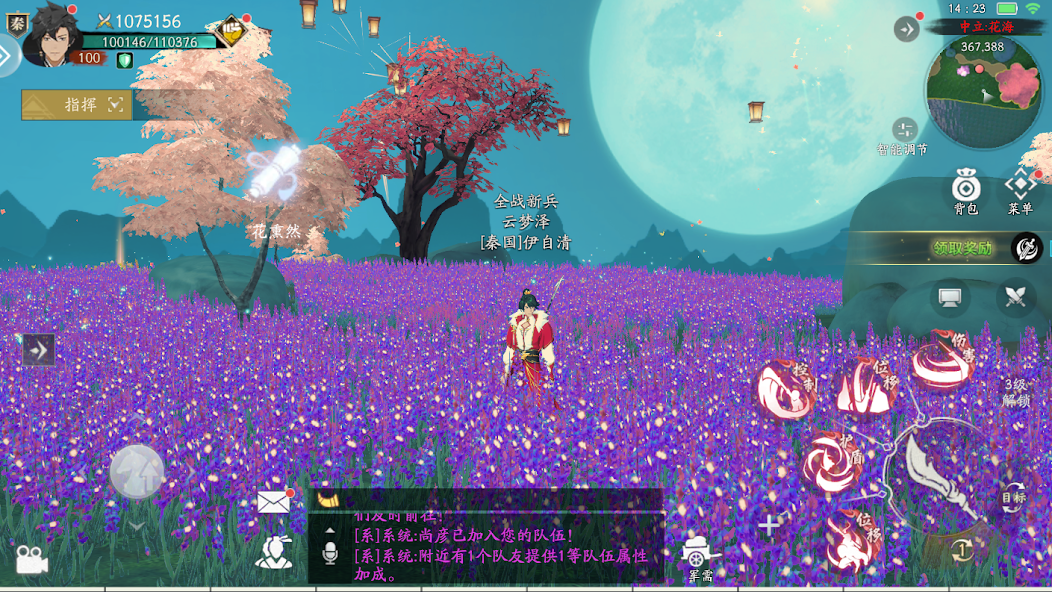
Task: Cast the 伤害 damage skill
Action: click(942, 361)
